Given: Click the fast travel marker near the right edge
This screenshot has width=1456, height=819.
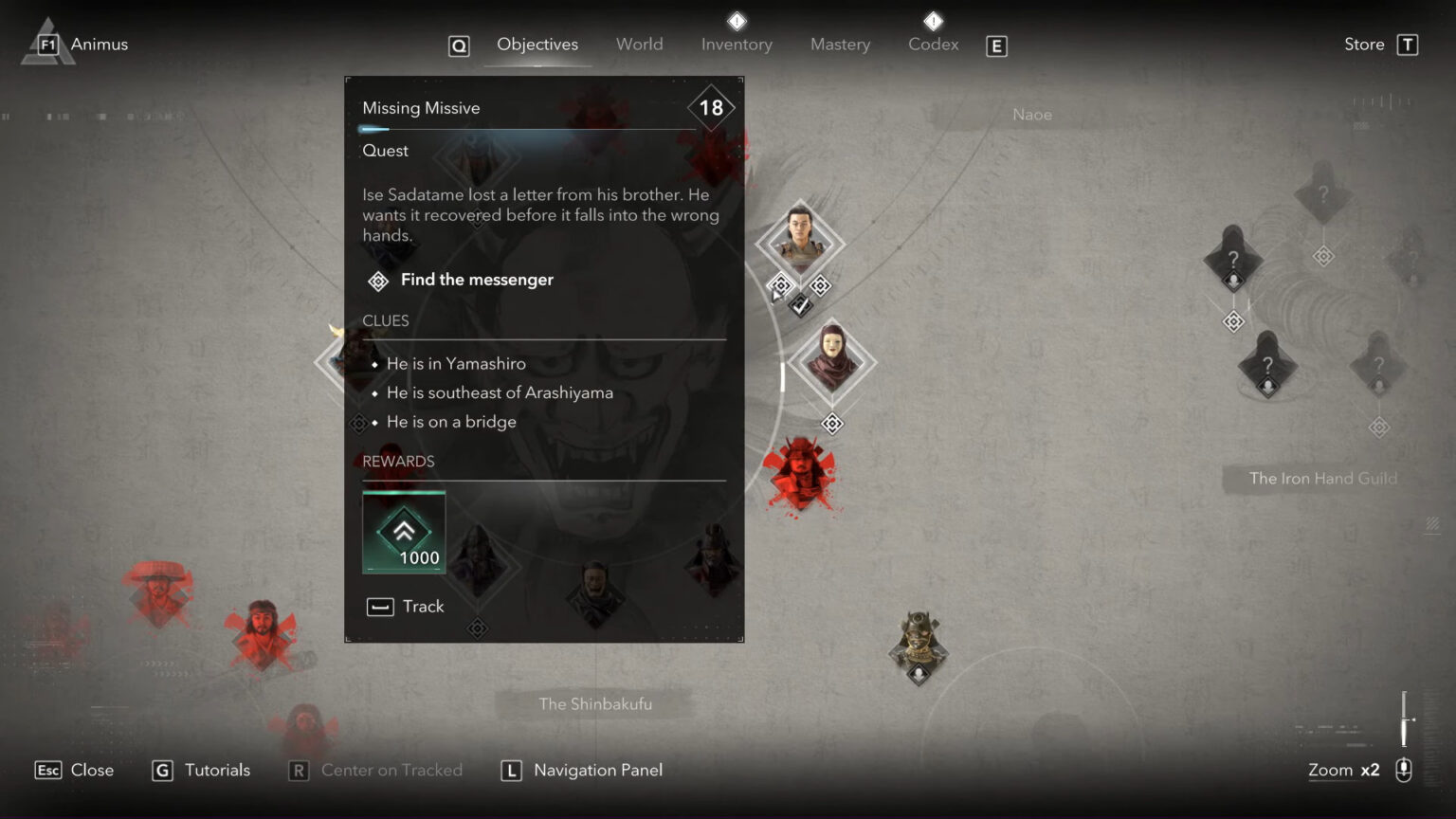Looking at the screenshot, I should (x=1379, y=427).
